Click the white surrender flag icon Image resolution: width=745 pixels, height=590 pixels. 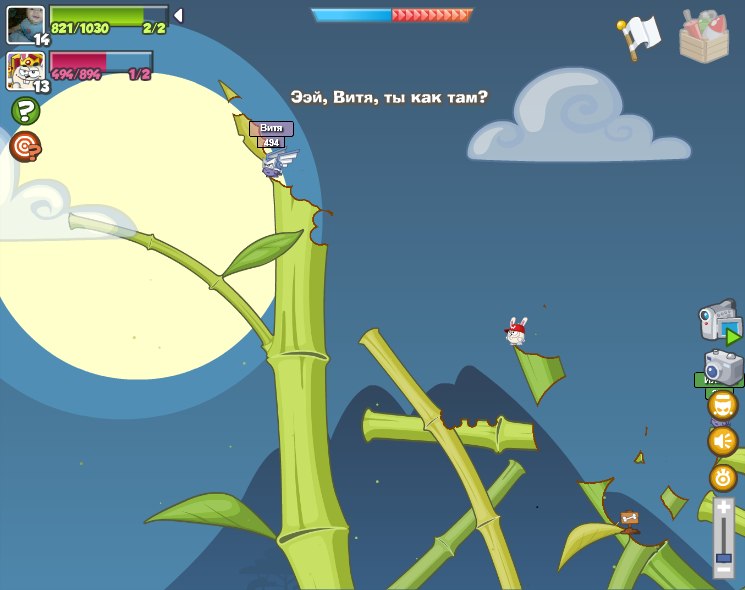pos(641,35)
